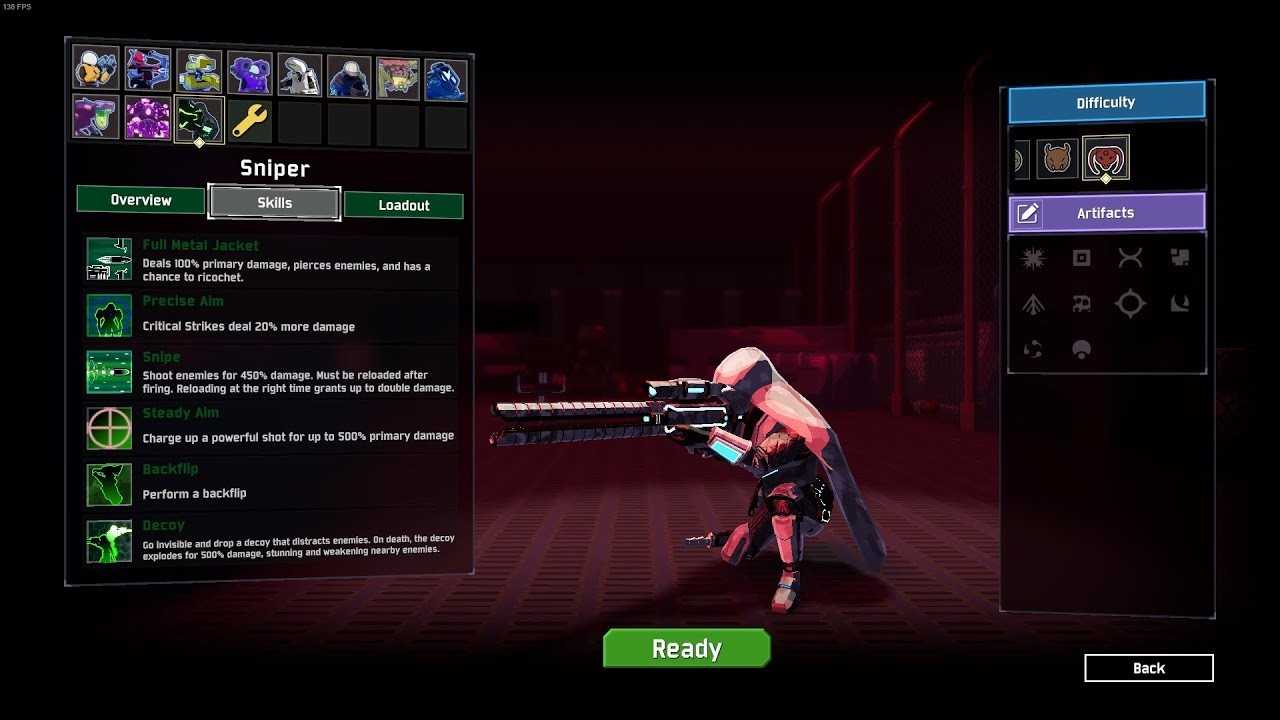Viewport: 1280px width, 720px height.
Task: Open the Skills tab
Action: 274,202
